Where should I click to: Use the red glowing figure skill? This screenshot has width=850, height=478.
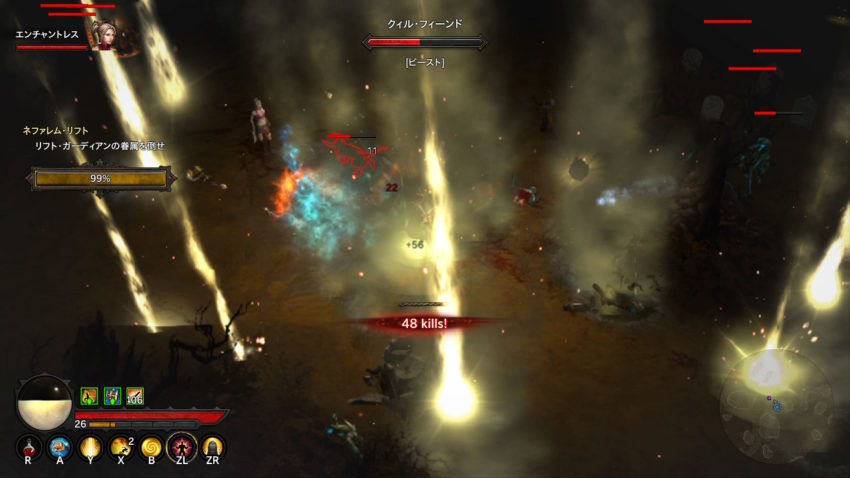click(183, 446)
